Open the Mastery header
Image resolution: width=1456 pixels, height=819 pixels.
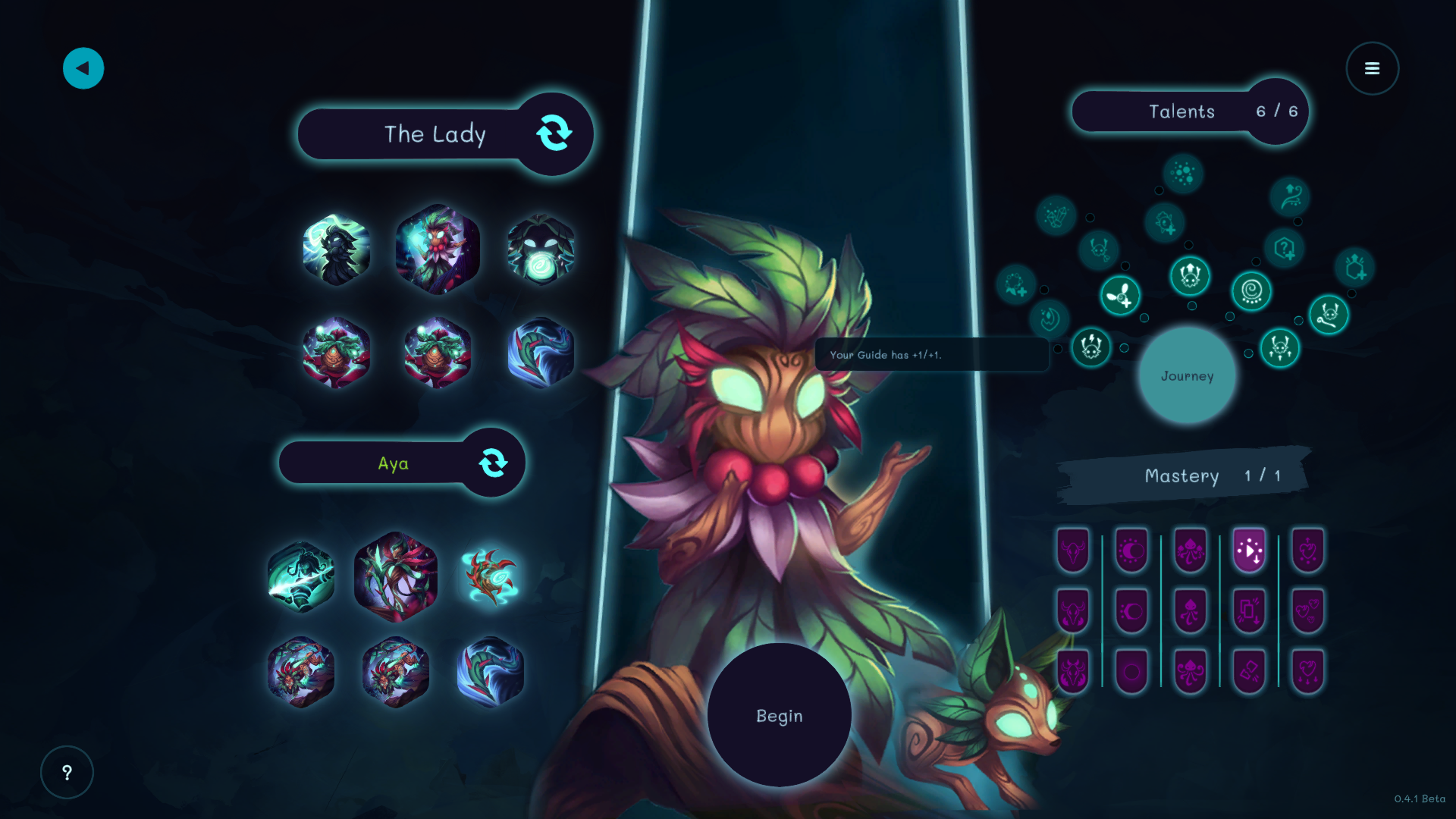(x=1185, y=475)
